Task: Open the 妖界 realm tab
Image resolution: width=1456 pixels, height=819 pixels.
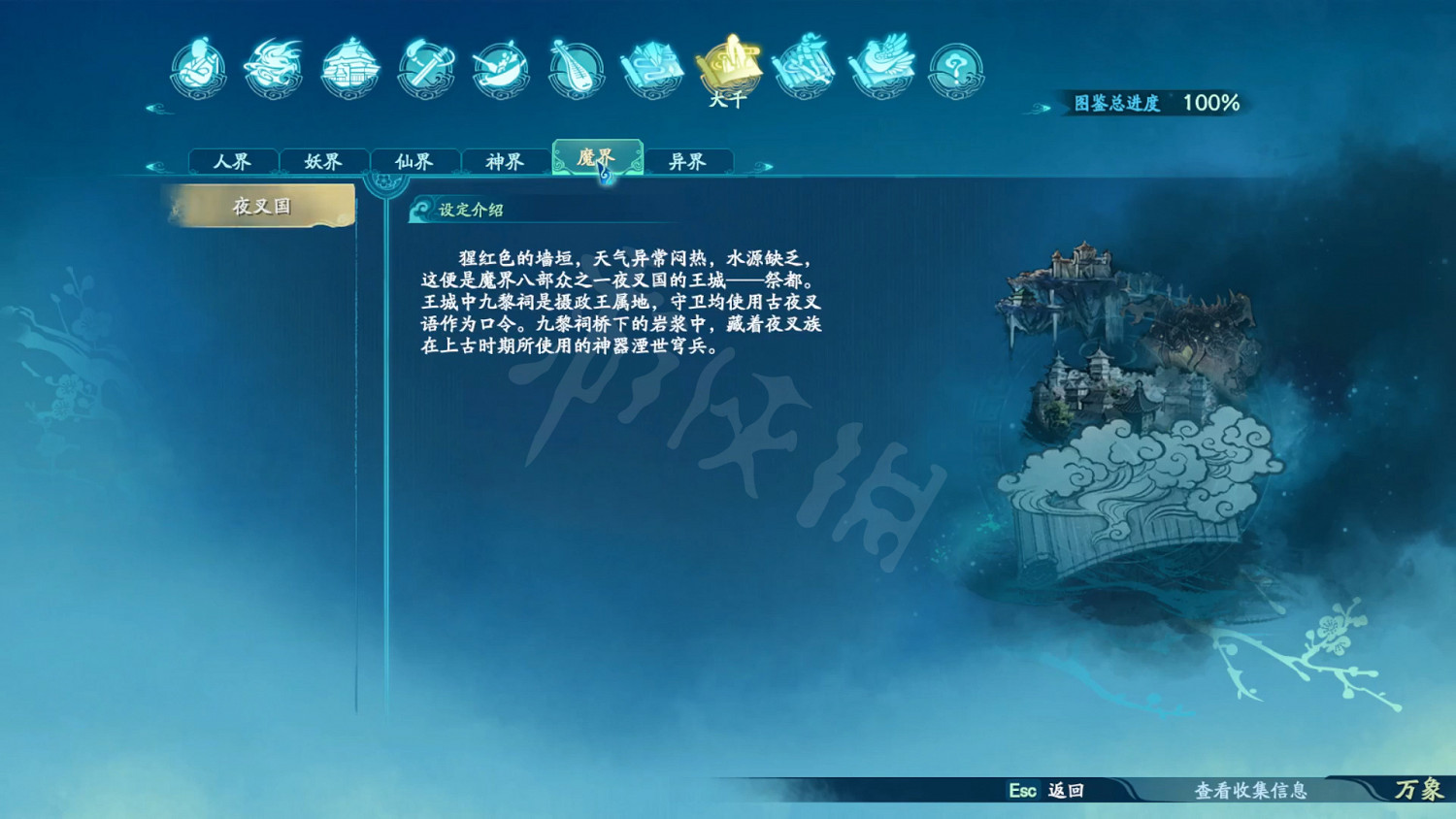Action: pyautogui.click(x=323, y=160)
